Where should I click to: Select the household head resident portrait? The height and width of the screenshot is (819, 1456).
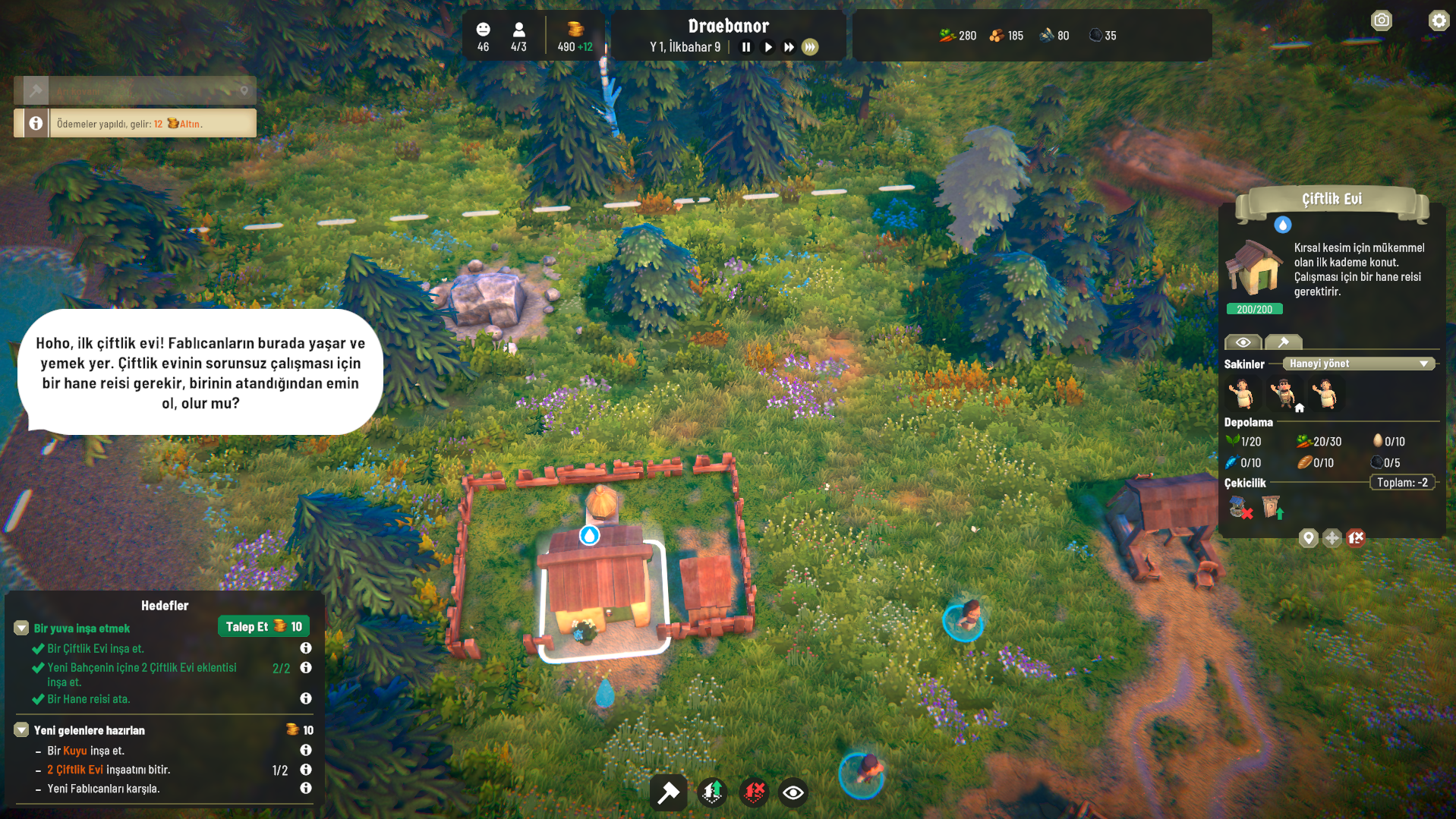coord(1284,394)
